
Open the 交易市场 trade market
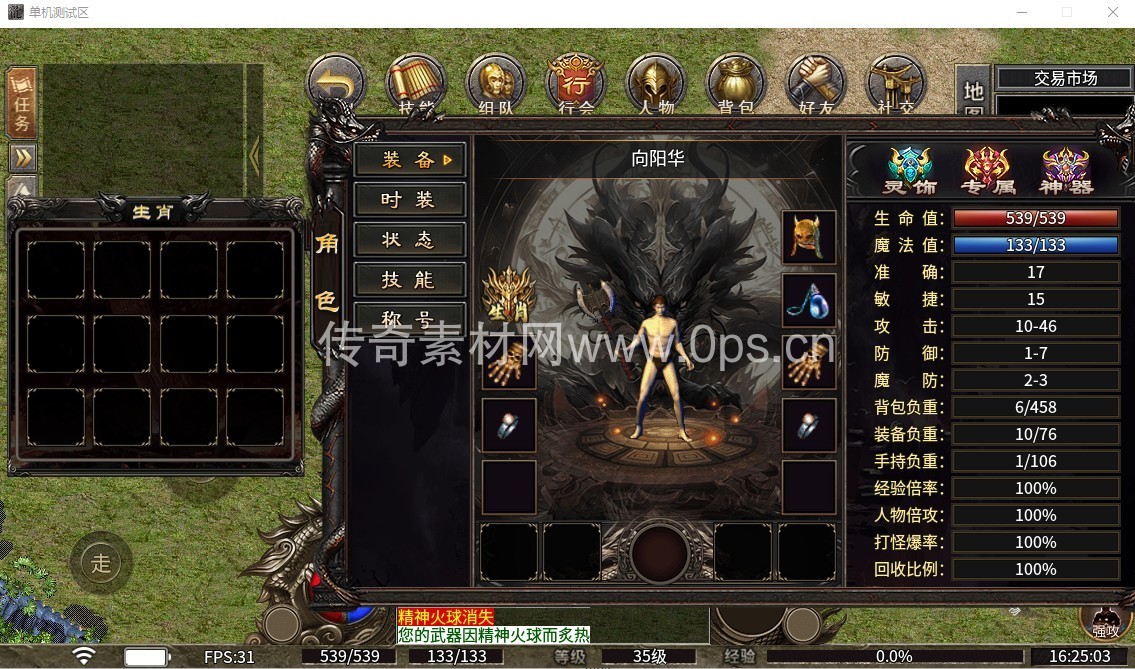pyautogui.click(x=1065, y=78)
